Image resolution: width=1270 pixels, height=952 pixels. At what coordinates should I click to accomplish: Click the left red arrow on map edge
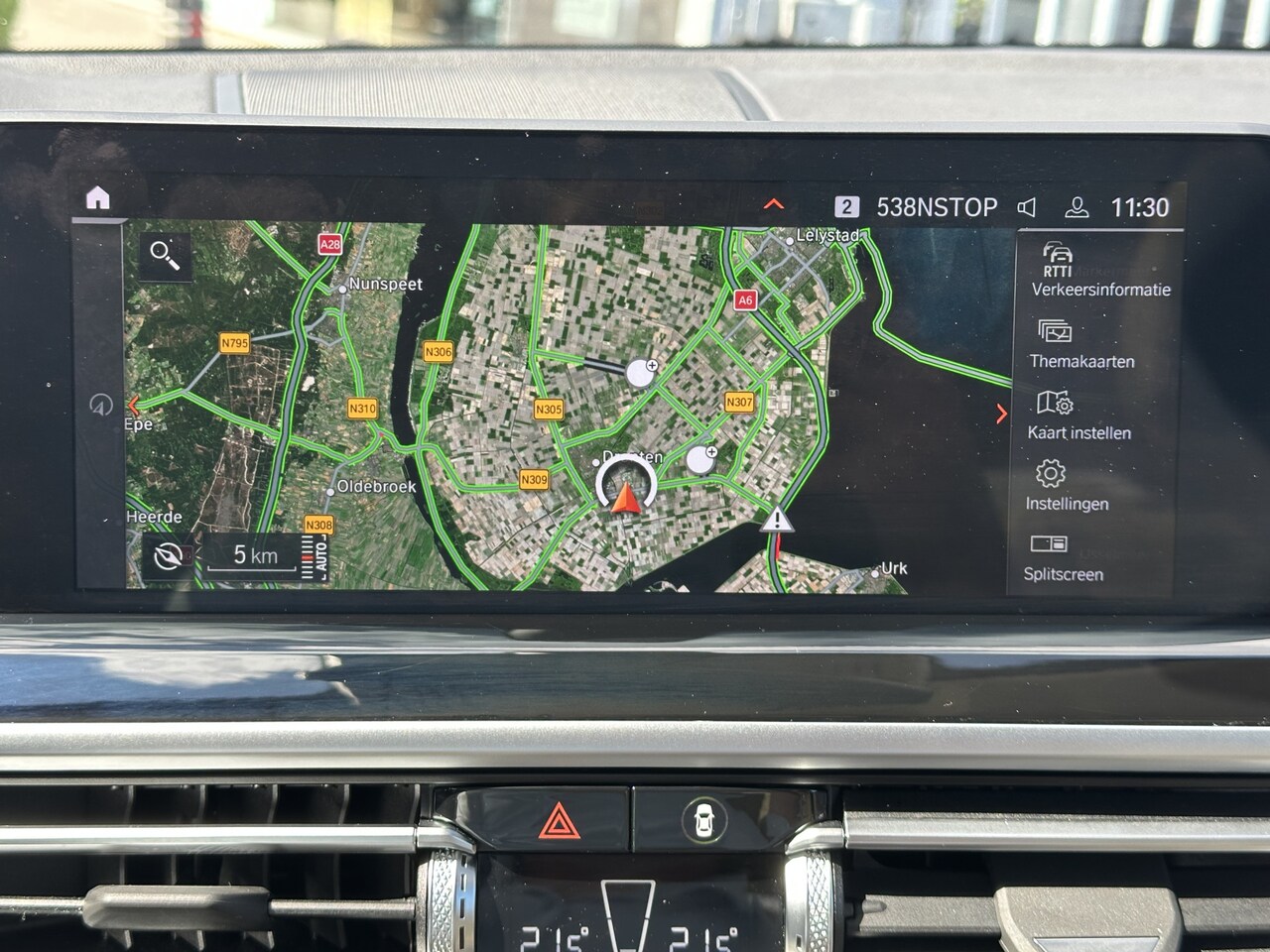134,405
